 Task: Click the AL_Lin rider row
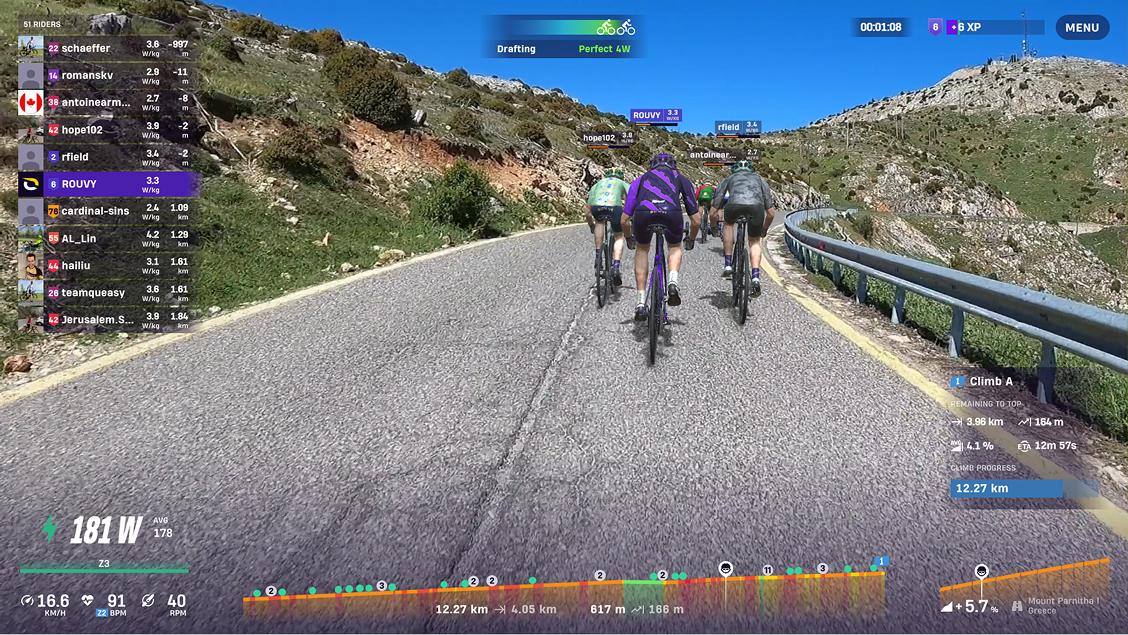[107, 238]
